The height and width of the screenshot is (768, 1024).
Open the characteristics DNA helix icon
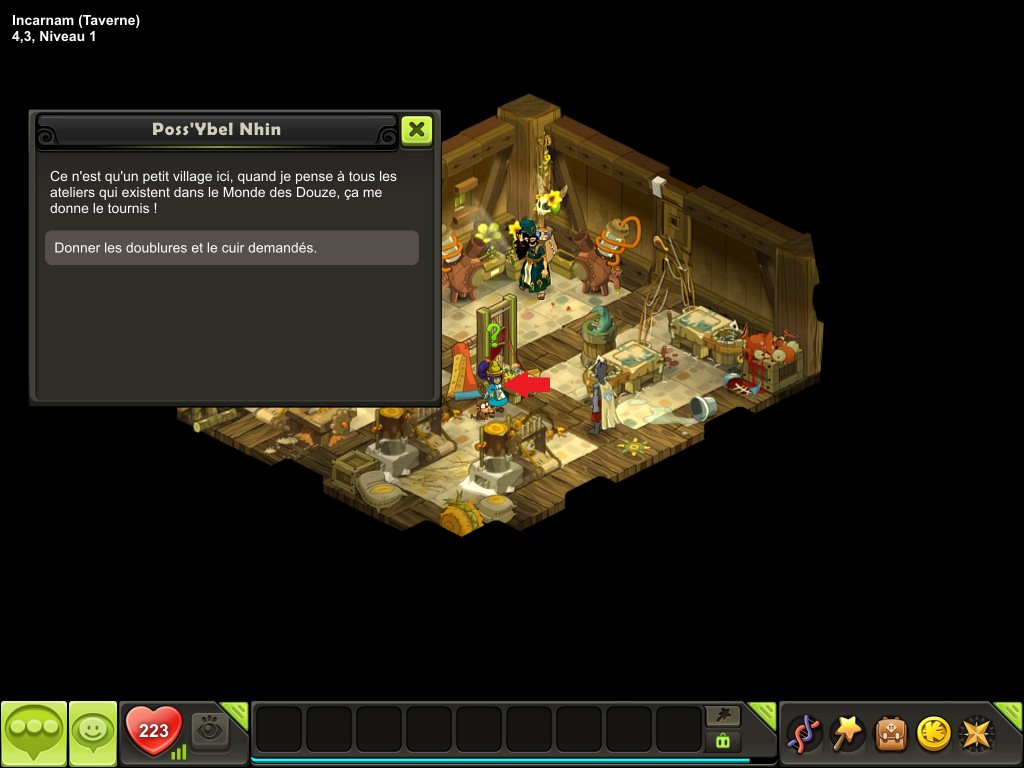(803, 734)
